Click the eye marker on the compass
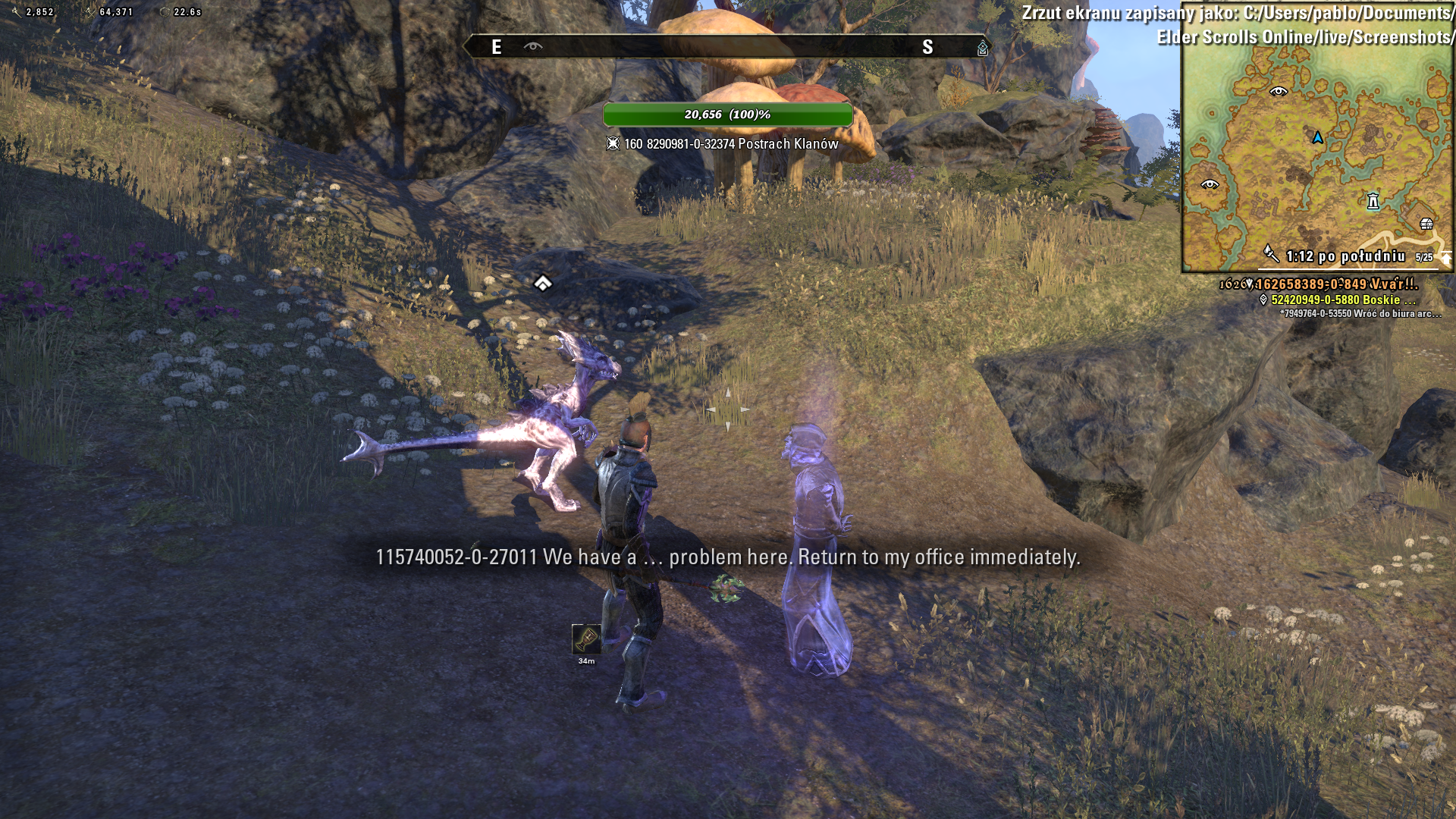The height and width of the screenshot is (819, 1456). (533, 47)
